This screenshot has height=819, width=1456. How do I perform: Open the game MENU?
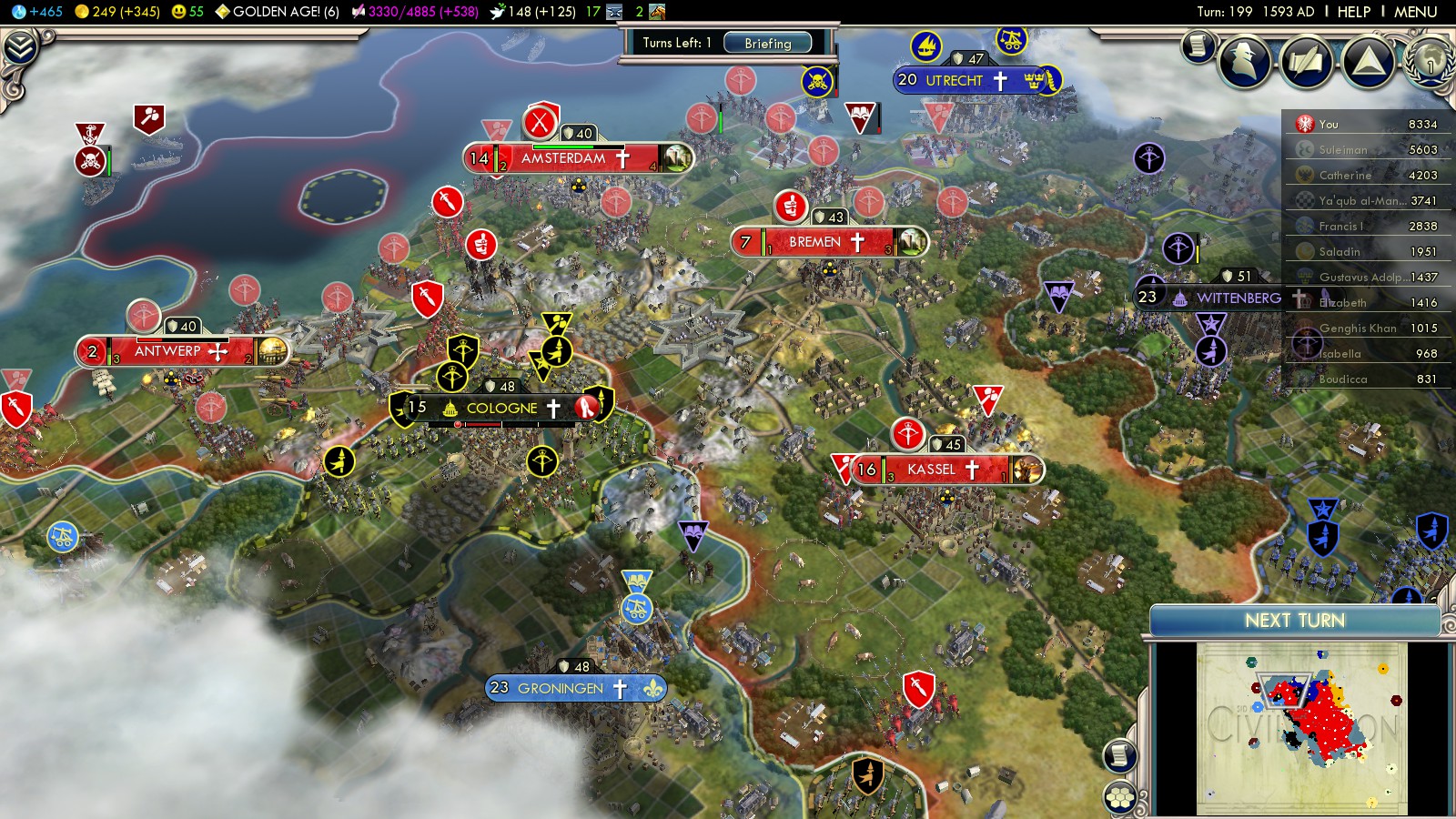coord(1415,12)
